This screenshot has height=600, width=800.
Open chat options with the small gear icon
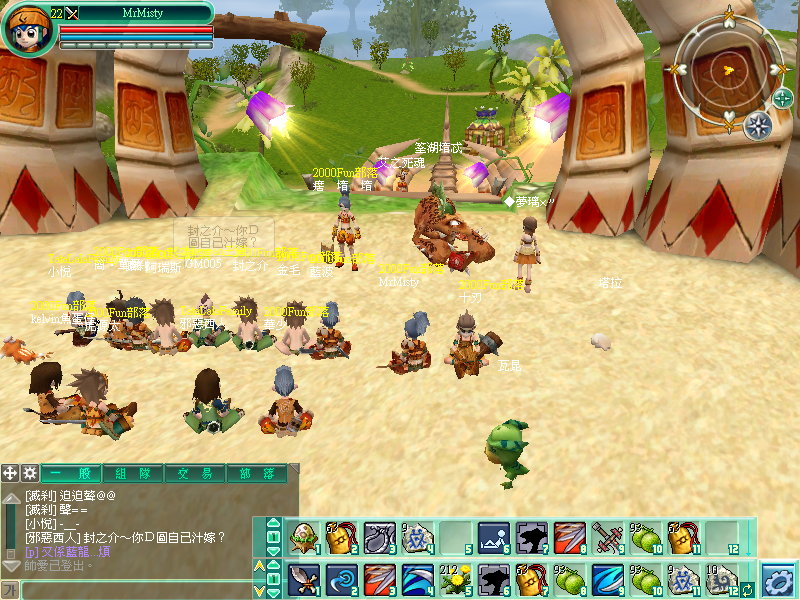tap(30, 473)
